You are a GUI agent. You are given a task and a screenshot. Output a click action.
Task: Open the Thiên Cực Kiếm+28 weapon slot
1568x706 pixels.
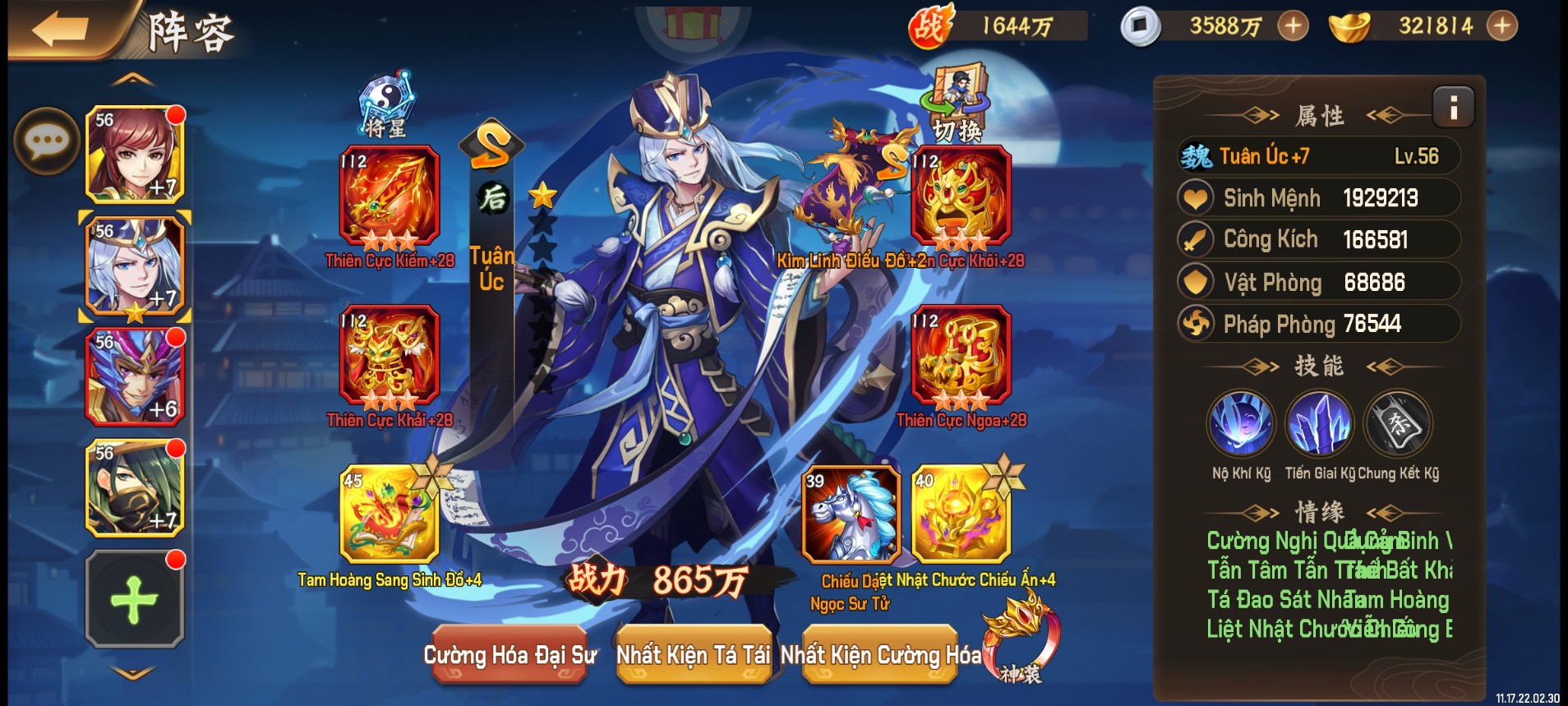point(385,197)
